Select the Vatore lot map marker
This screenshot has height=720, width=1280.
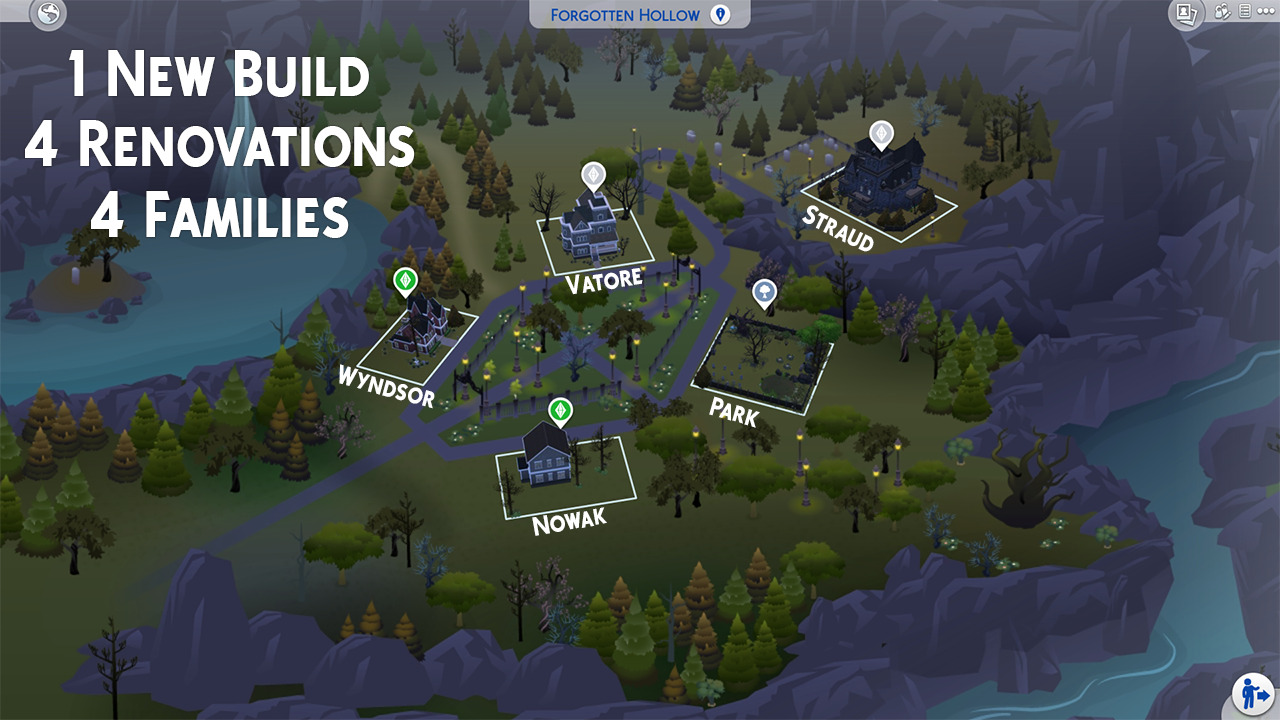pyautogui.click(x=594, y=176)
